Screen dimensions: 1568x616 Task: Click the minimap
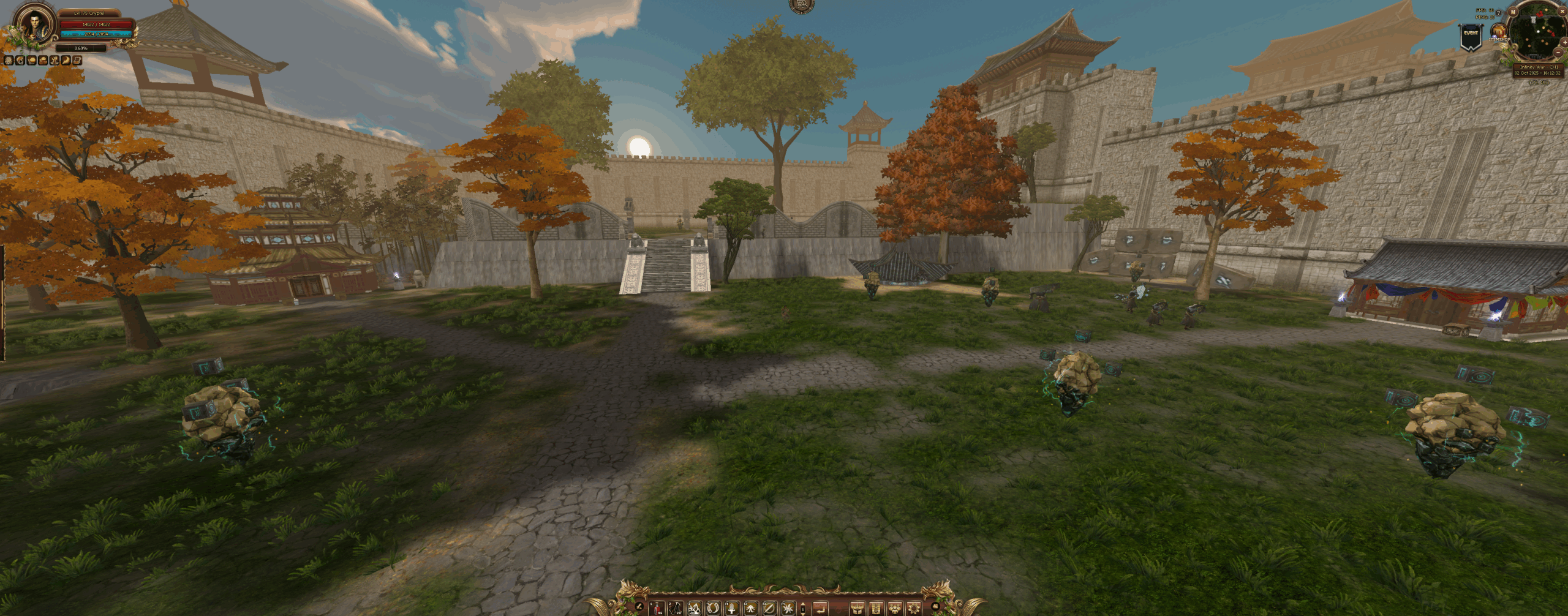pyautogui.click(x=1537, y=31)
